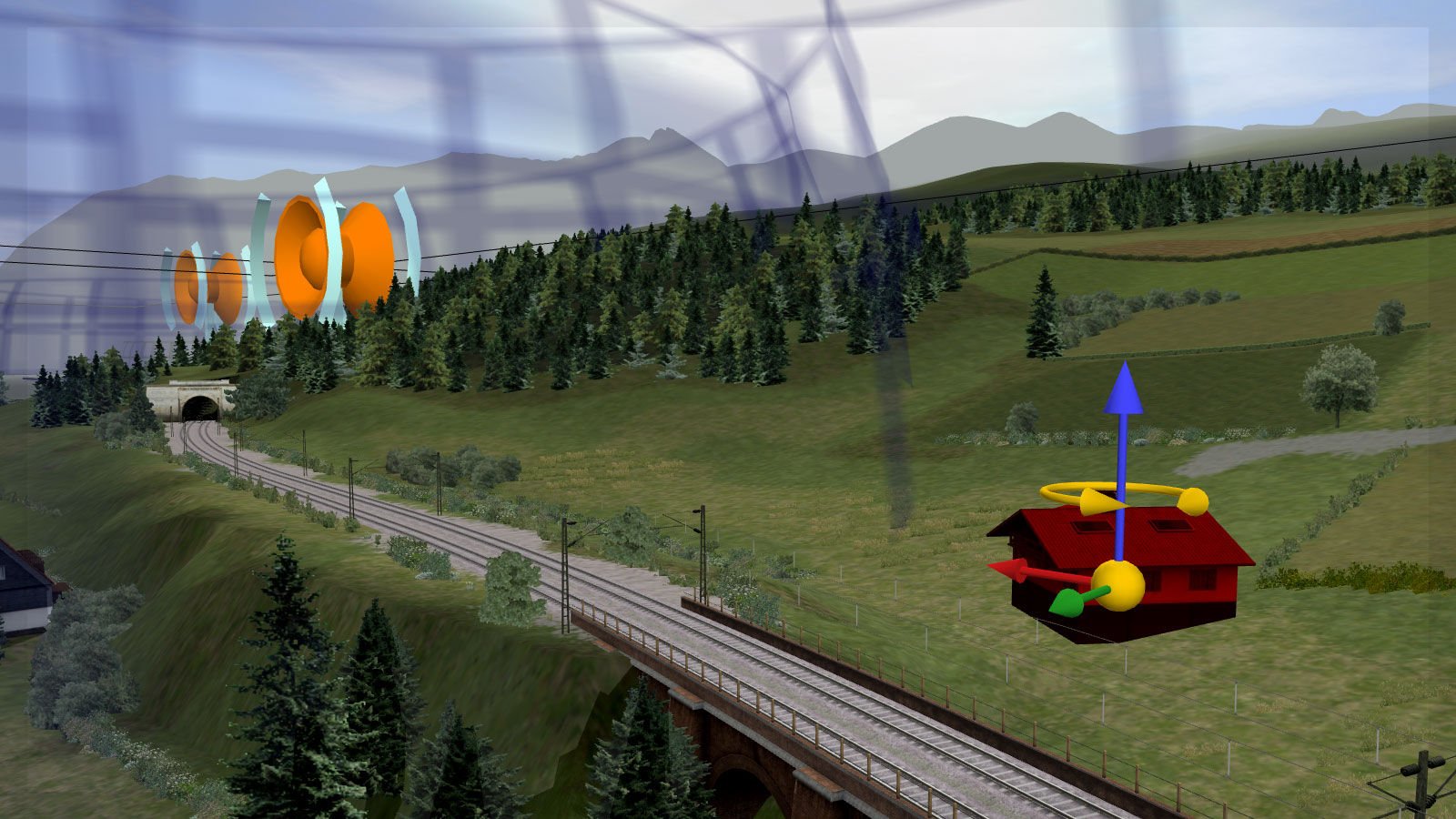Grab the yellow sphere handle on the ring
The height and width of the screenshot is (819, 1456).
[1192, 501]
